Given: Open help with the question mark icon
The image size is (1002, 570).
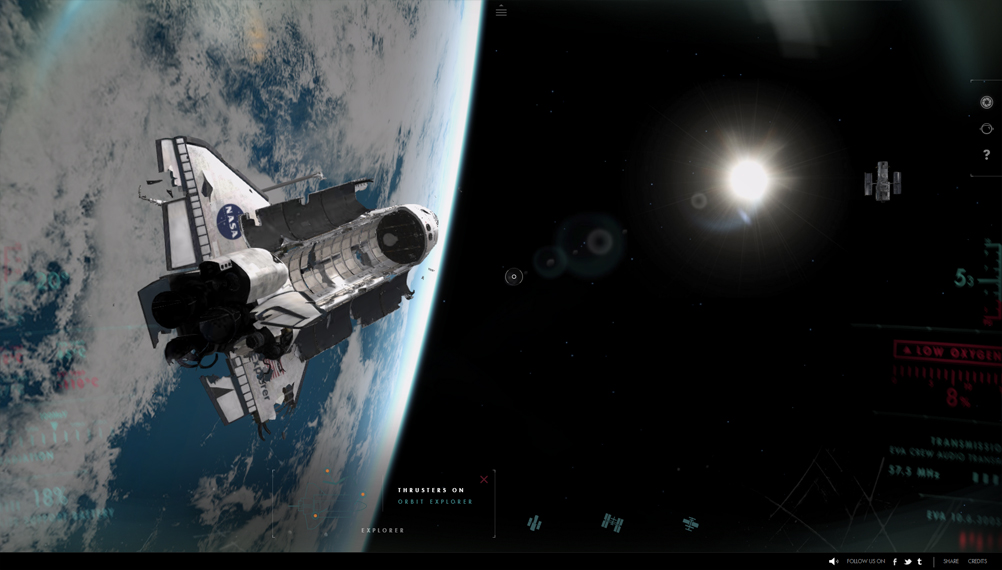Looking at the screenshot, I should tap(986, 155).
